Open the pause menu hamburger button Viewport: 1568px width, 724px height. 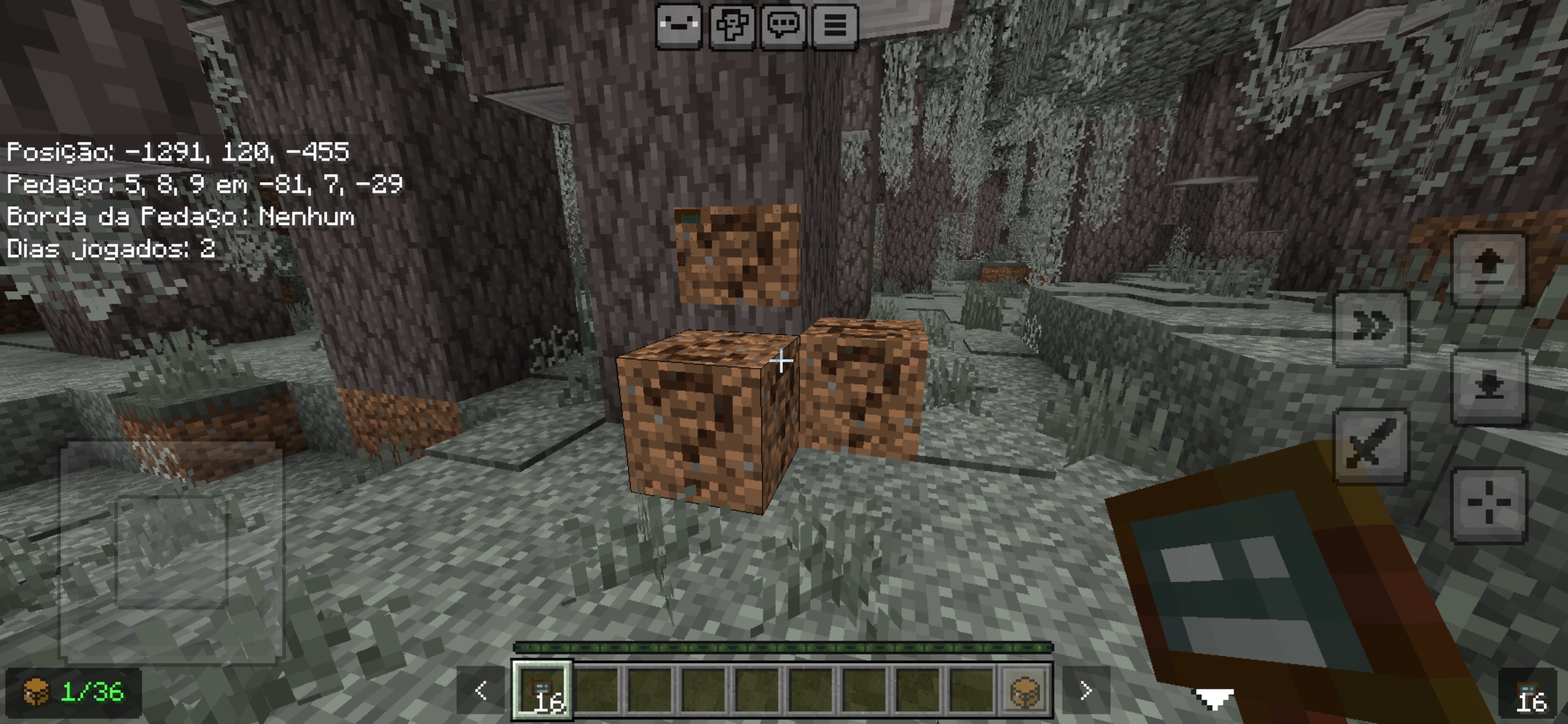coord(835,26)
